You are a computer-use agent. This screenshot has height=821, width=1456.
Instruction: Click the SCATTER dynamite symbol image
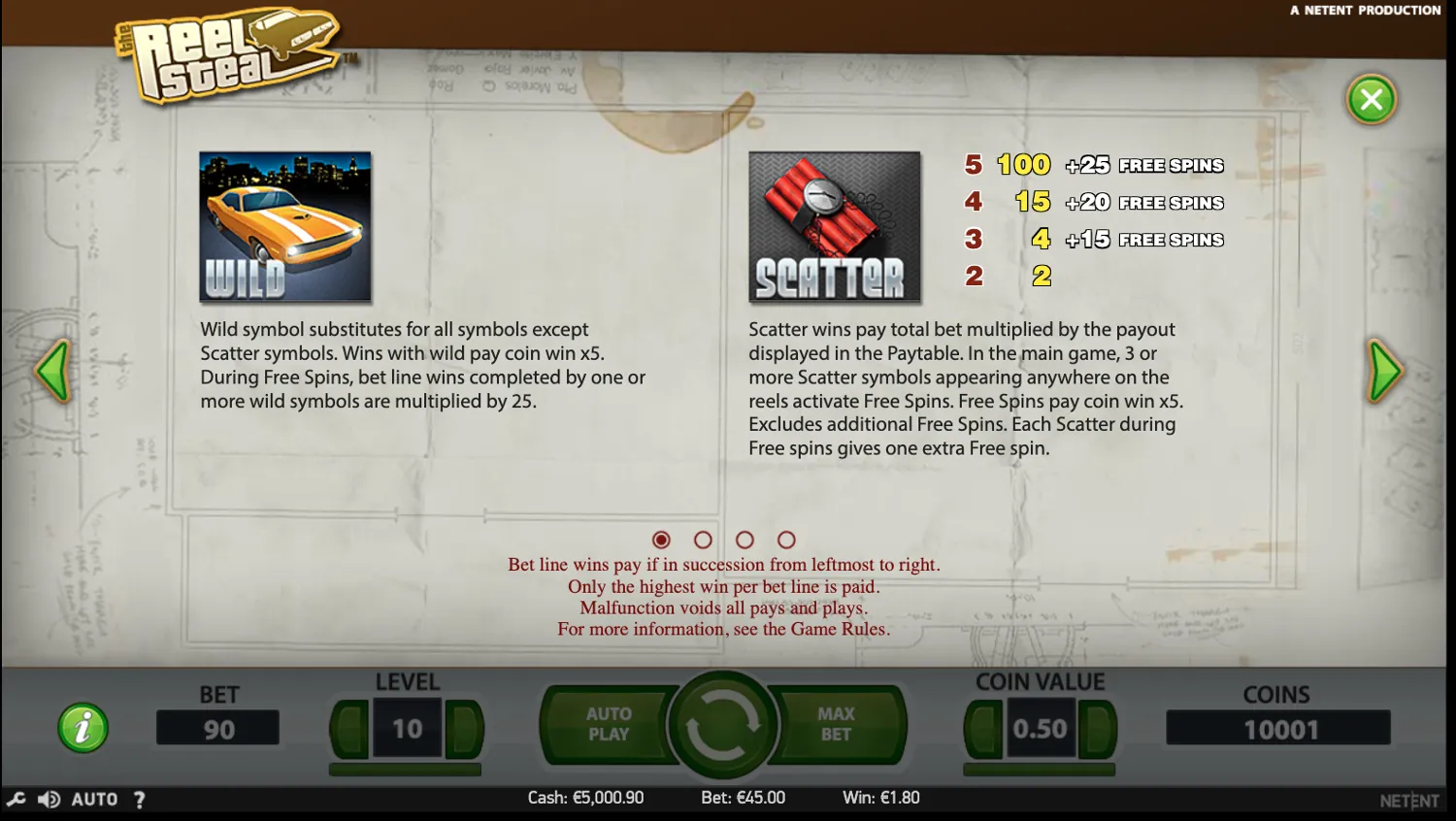[x=833, y=226]
